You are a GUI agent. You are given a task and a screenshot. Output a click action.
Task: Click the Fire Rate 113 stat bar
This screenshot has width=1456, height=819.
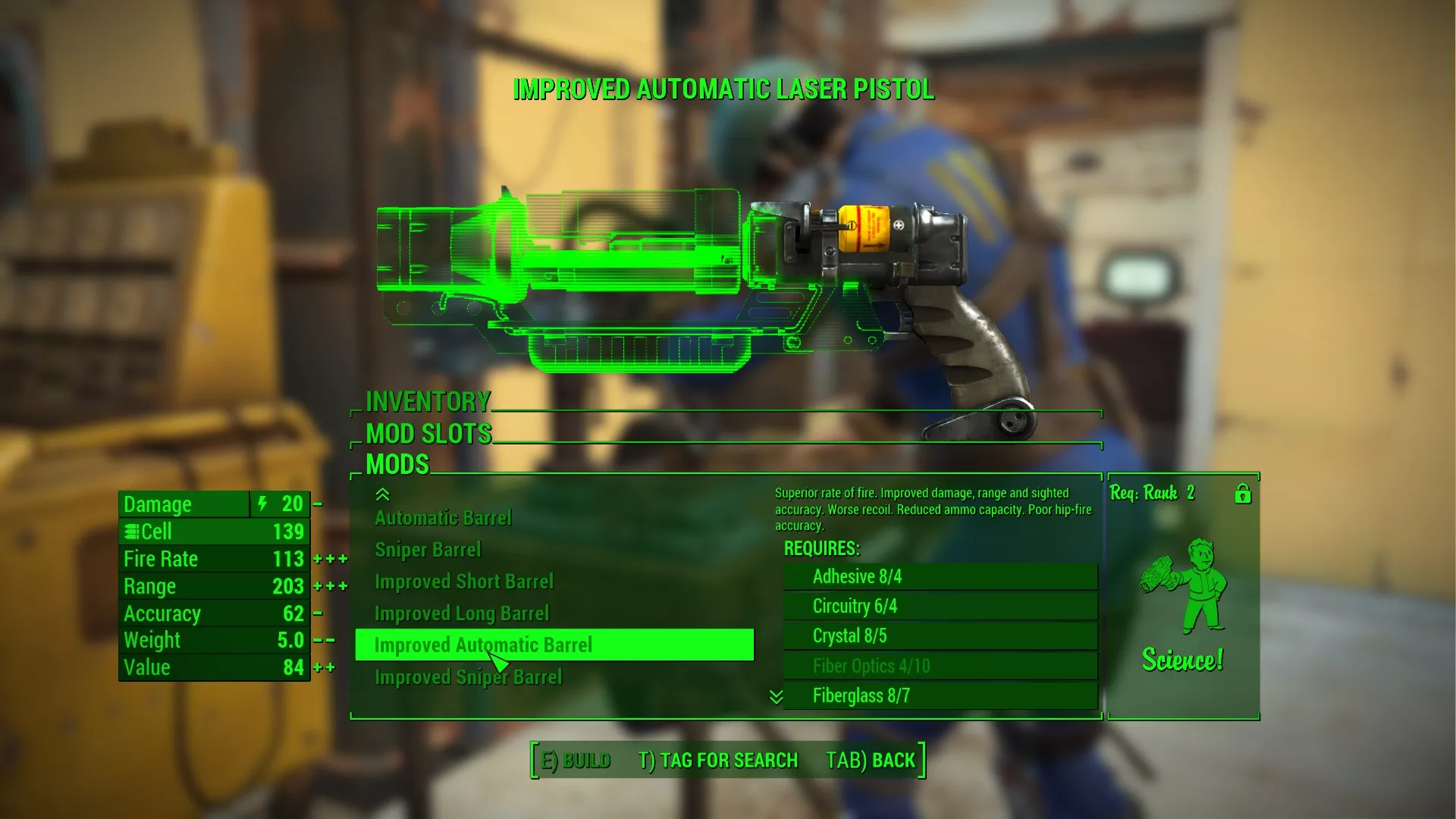point(213,558)
